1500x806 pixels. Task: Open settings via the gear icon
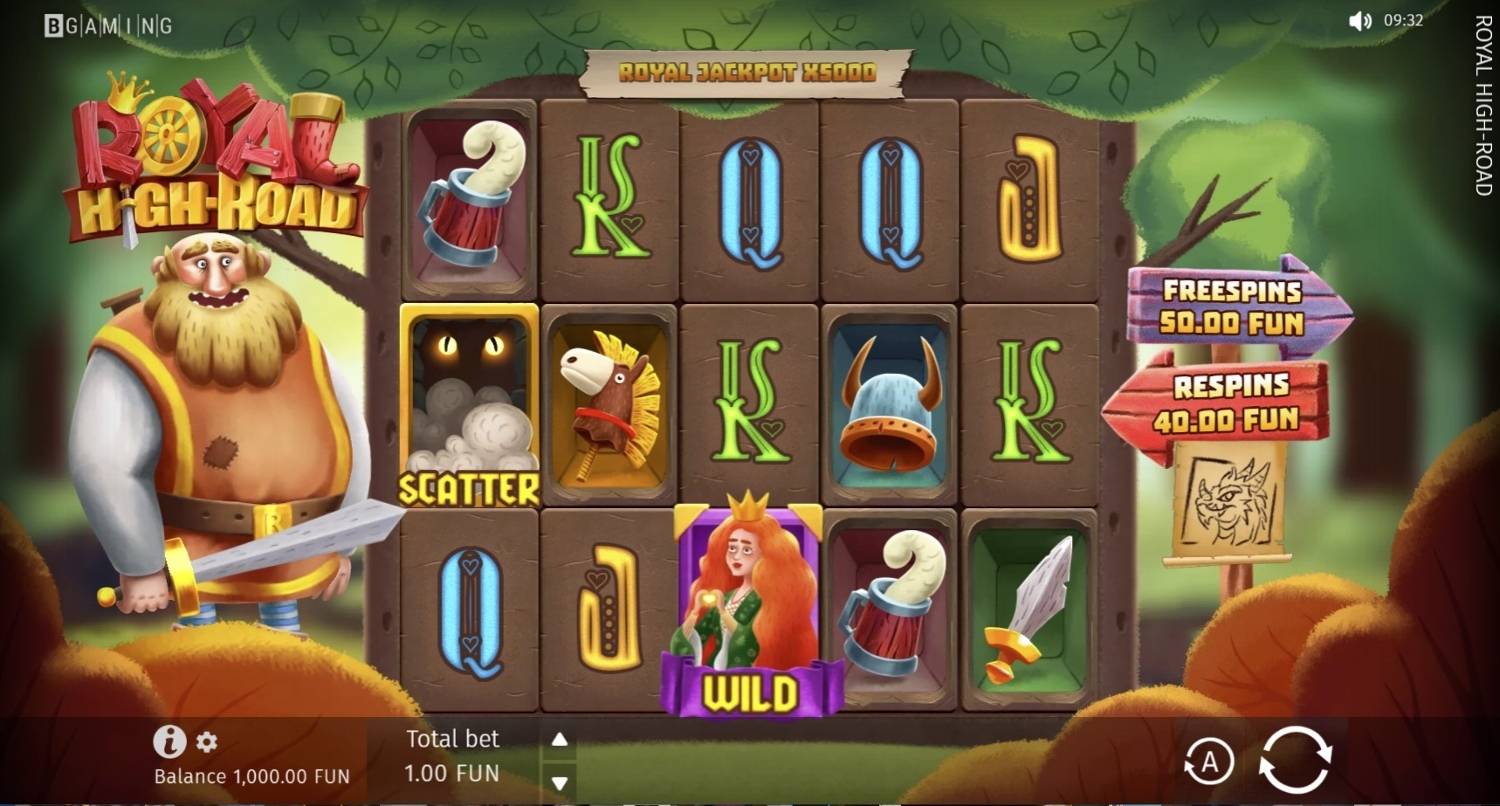click(207, 742)
